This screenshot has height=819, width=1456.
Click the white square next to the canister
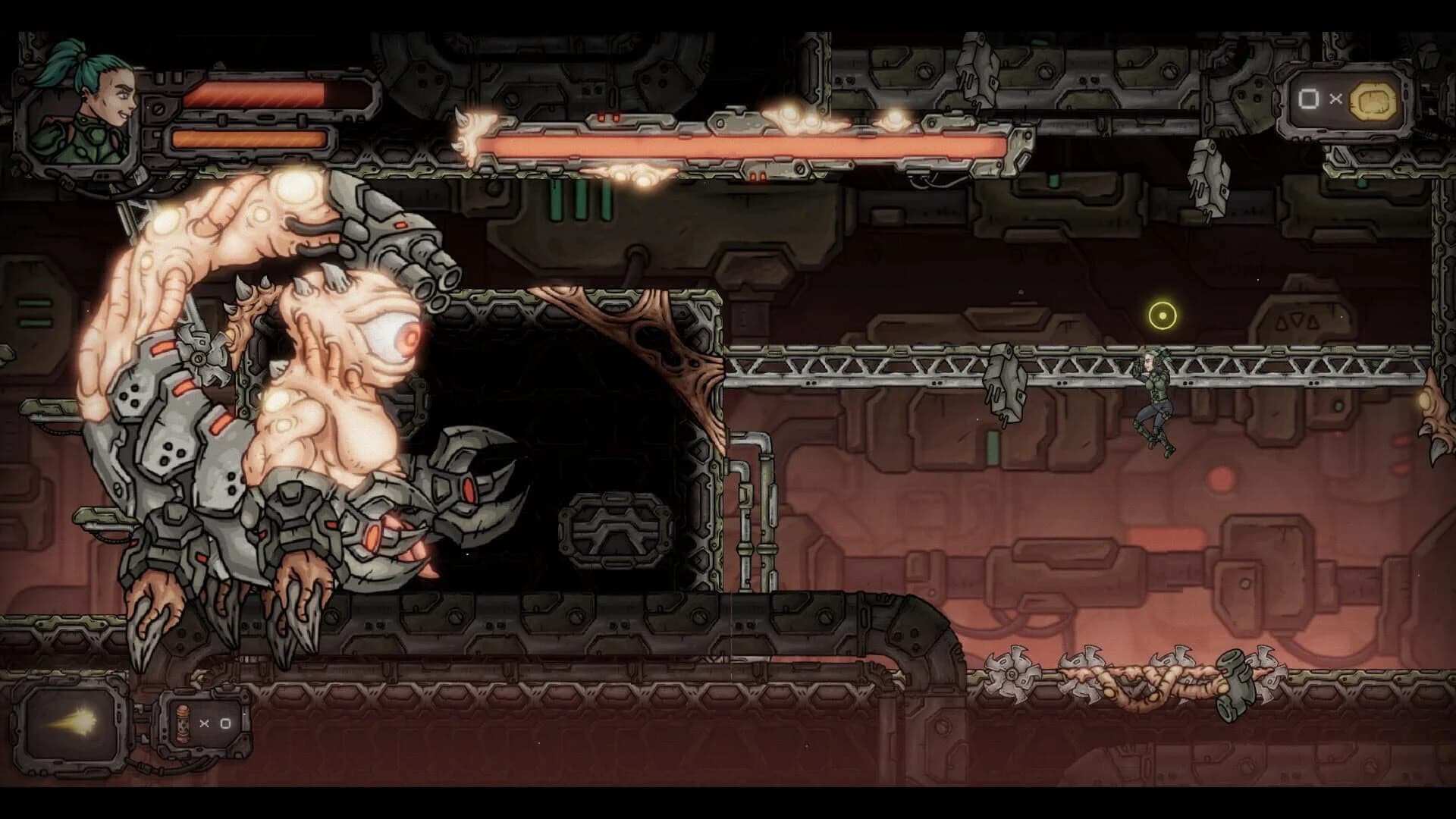pyautogui.click(x=224, y=723)
